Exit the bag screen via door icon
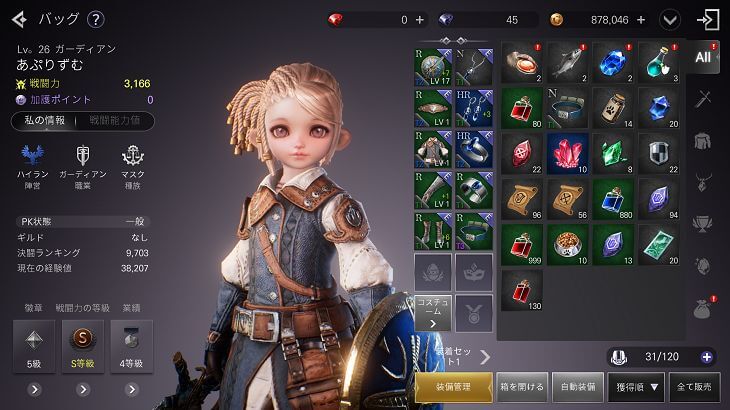730x410 pixels. [x=709, y=19]
